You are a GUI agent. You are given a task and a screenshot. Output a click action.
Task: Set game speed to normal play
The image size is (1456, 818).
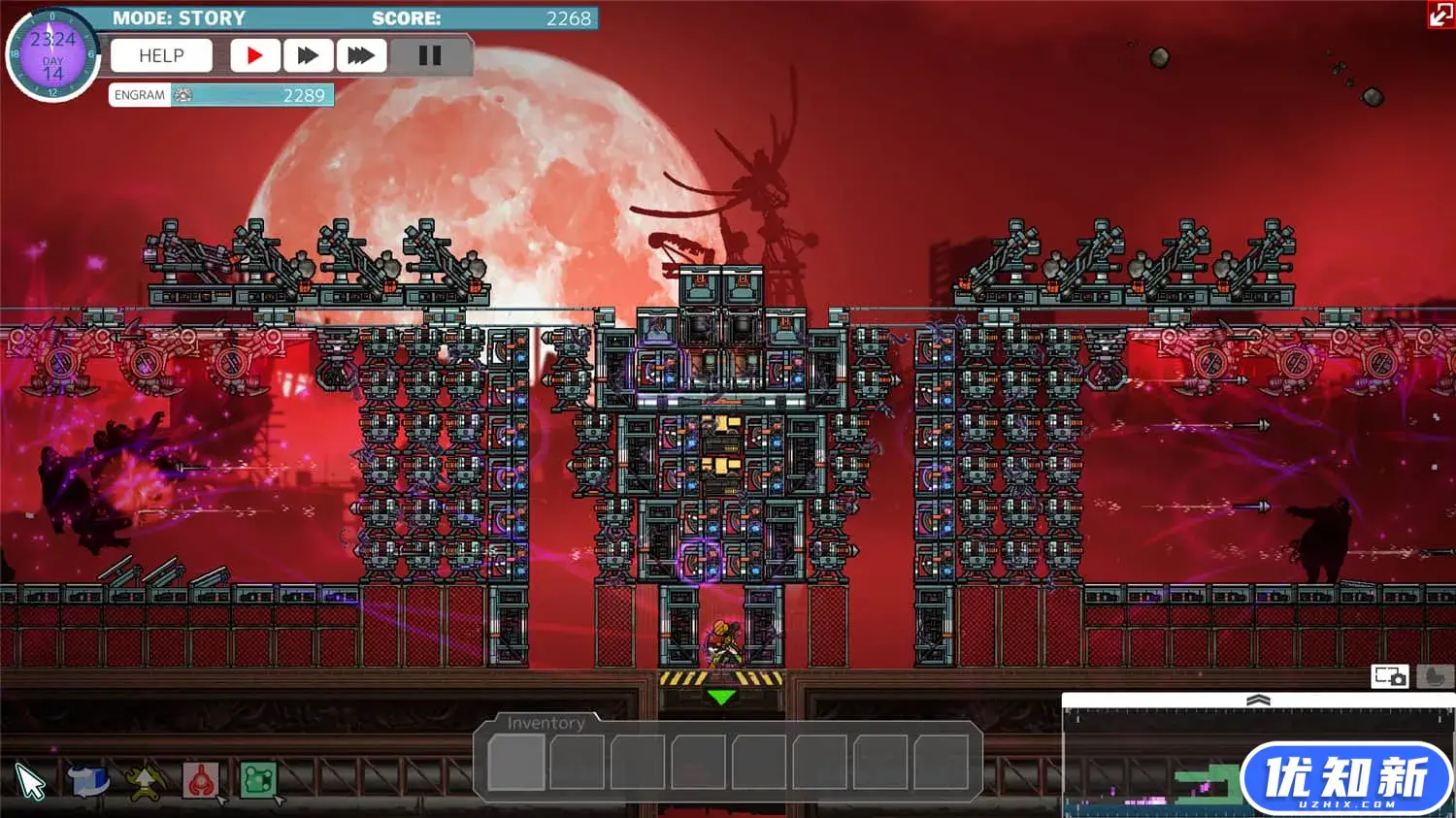(254, 56)
